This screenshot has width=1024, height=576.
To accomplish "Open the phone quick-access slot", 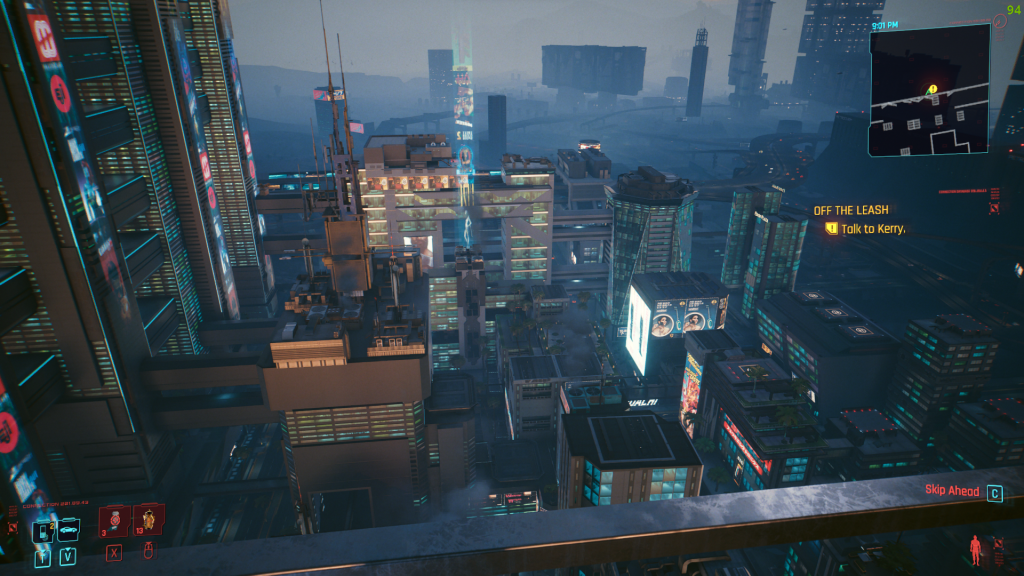I will pos(43,533).
